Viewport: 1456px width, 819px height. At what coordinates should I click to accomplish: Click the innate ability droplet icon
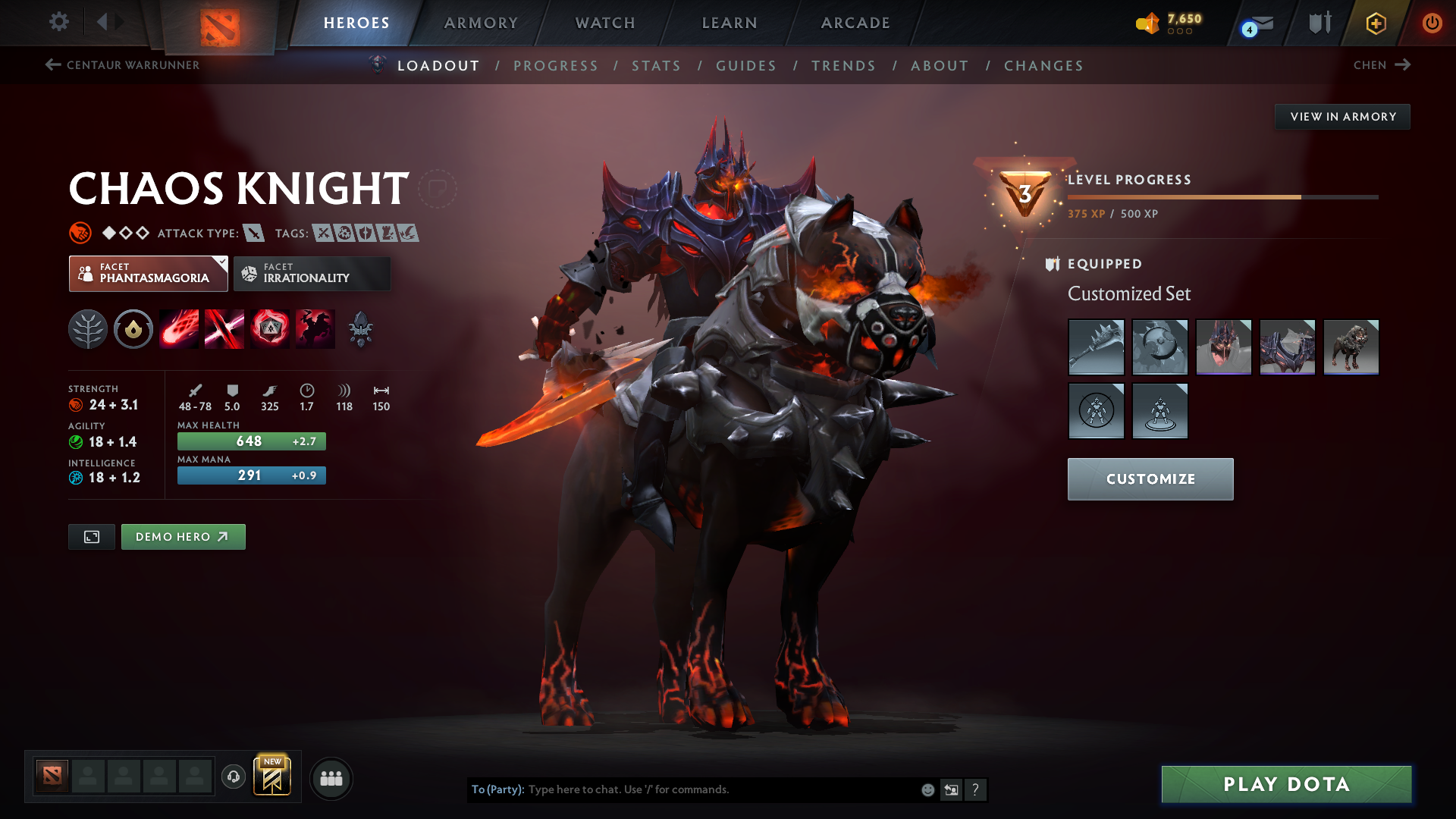coord(133,328)
